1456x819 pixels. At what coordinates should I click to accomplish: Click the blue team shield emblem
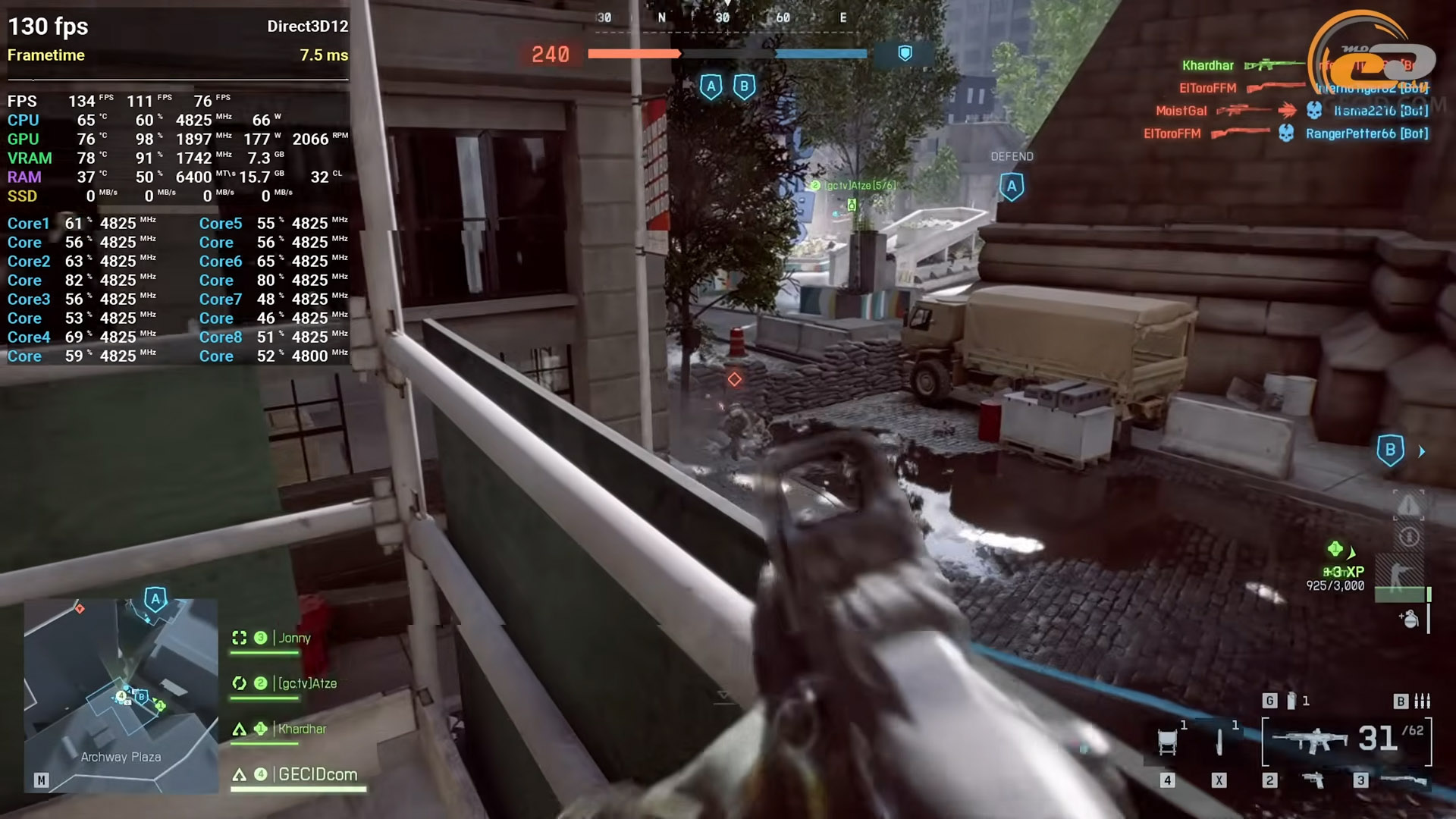point(905,53)
